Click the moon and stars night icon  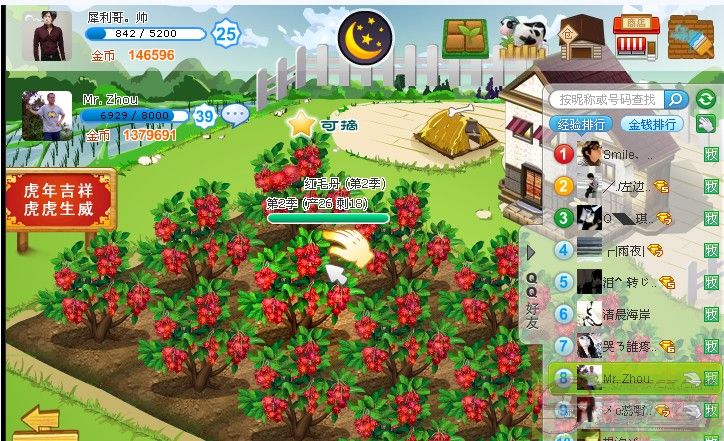(365, 38)
